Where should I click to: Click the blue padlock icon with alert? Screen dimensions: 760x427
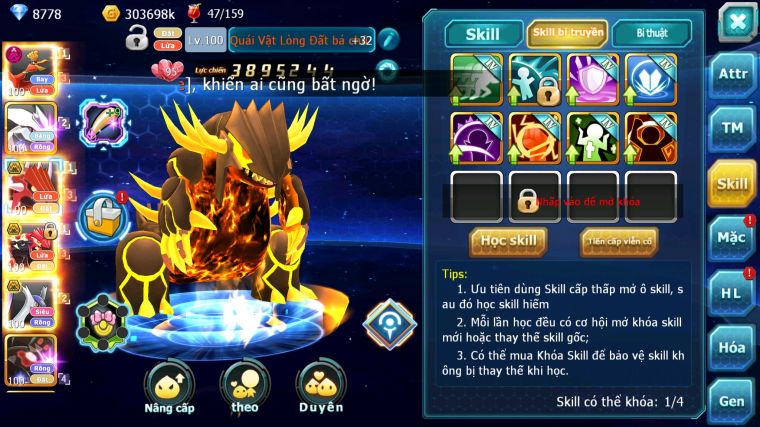pos(102,212)
